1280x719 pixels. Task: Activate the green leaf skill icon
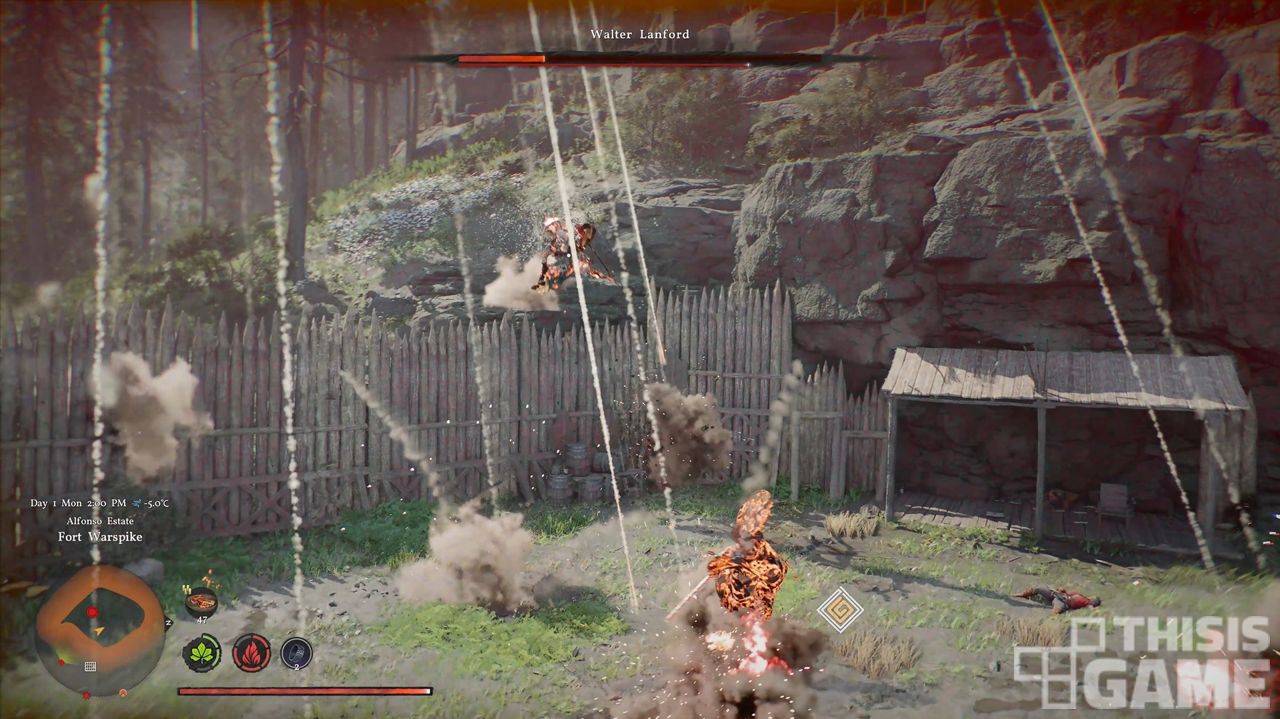tap(201, 653)
